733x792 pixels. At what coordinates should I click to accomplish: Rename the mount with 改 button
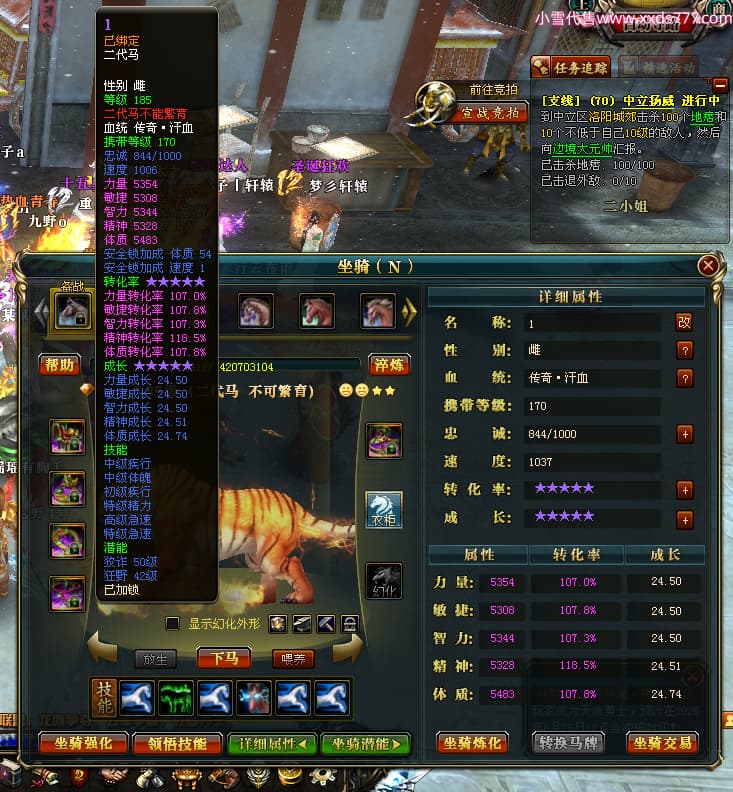[685, 322]
